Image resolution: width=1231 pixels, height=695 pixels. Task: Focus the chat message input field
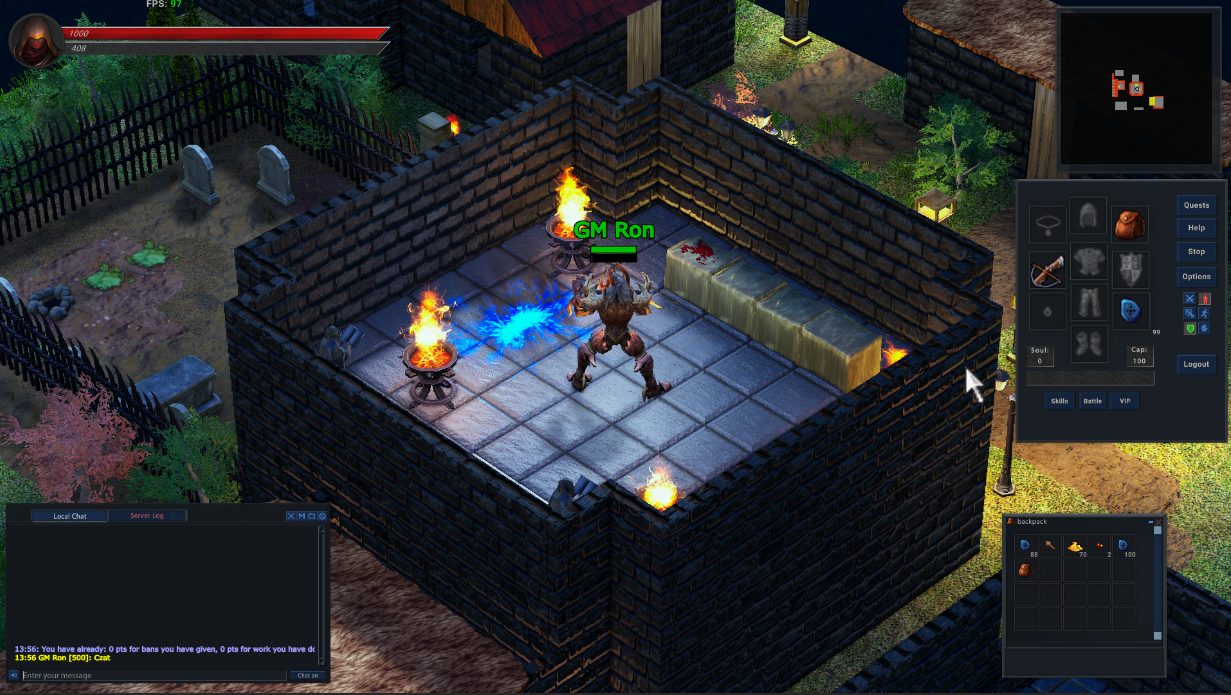point(150,676)
